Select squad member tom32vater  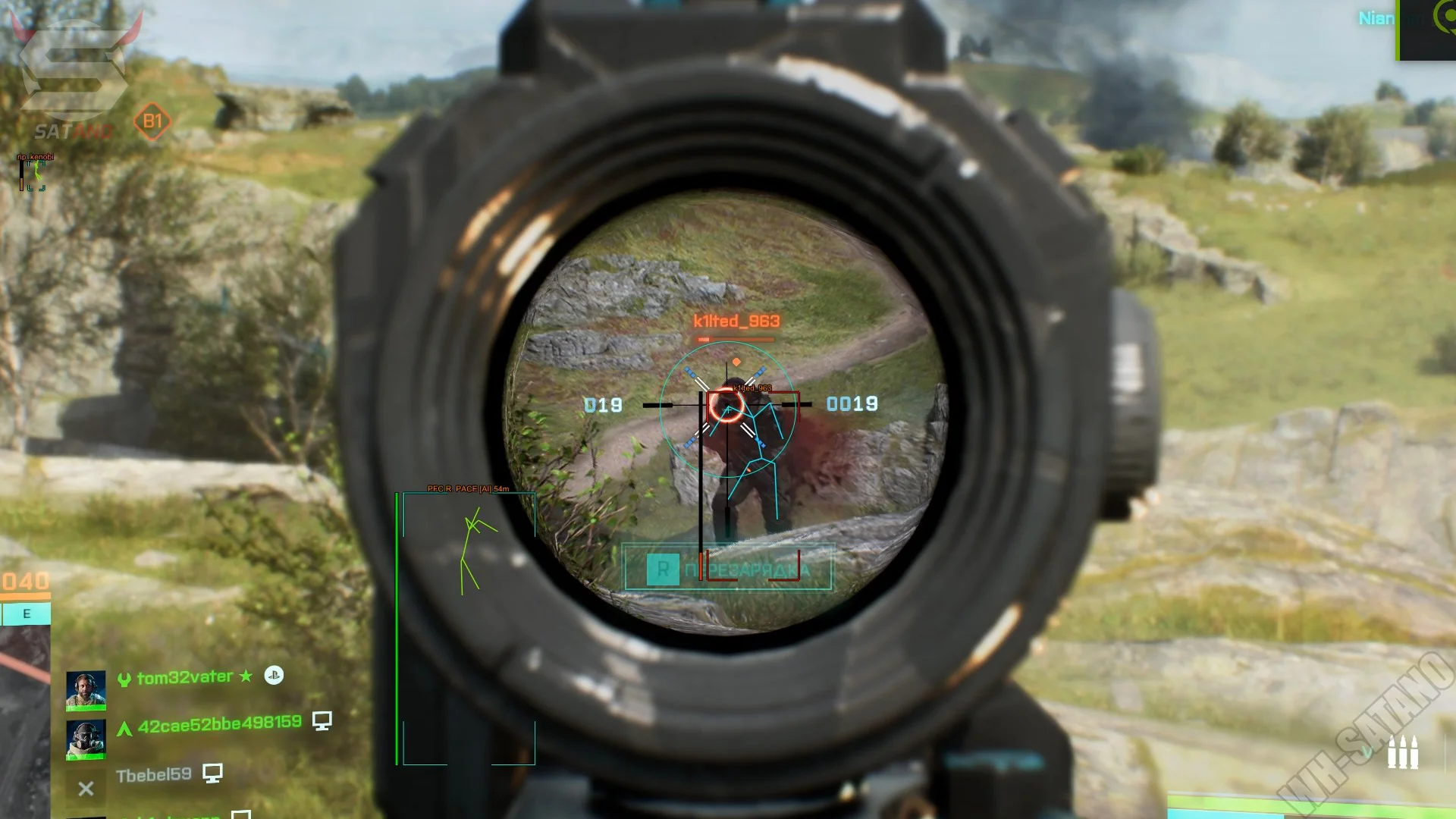184,677
